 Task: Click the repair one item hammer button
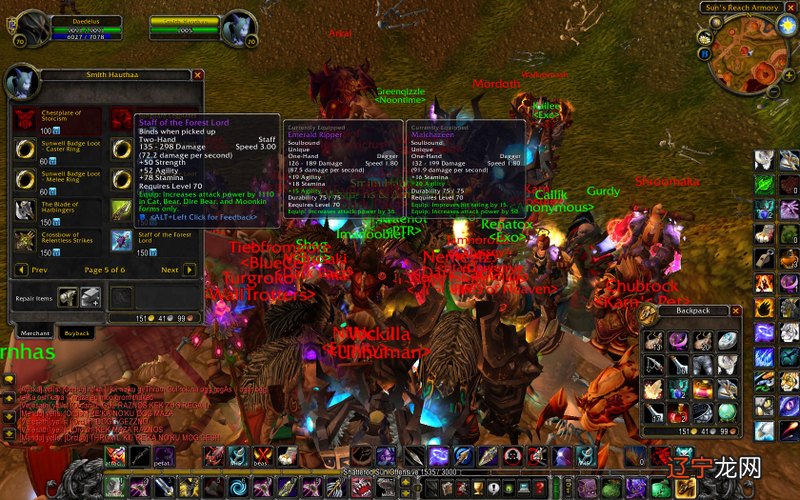(67, 296)
